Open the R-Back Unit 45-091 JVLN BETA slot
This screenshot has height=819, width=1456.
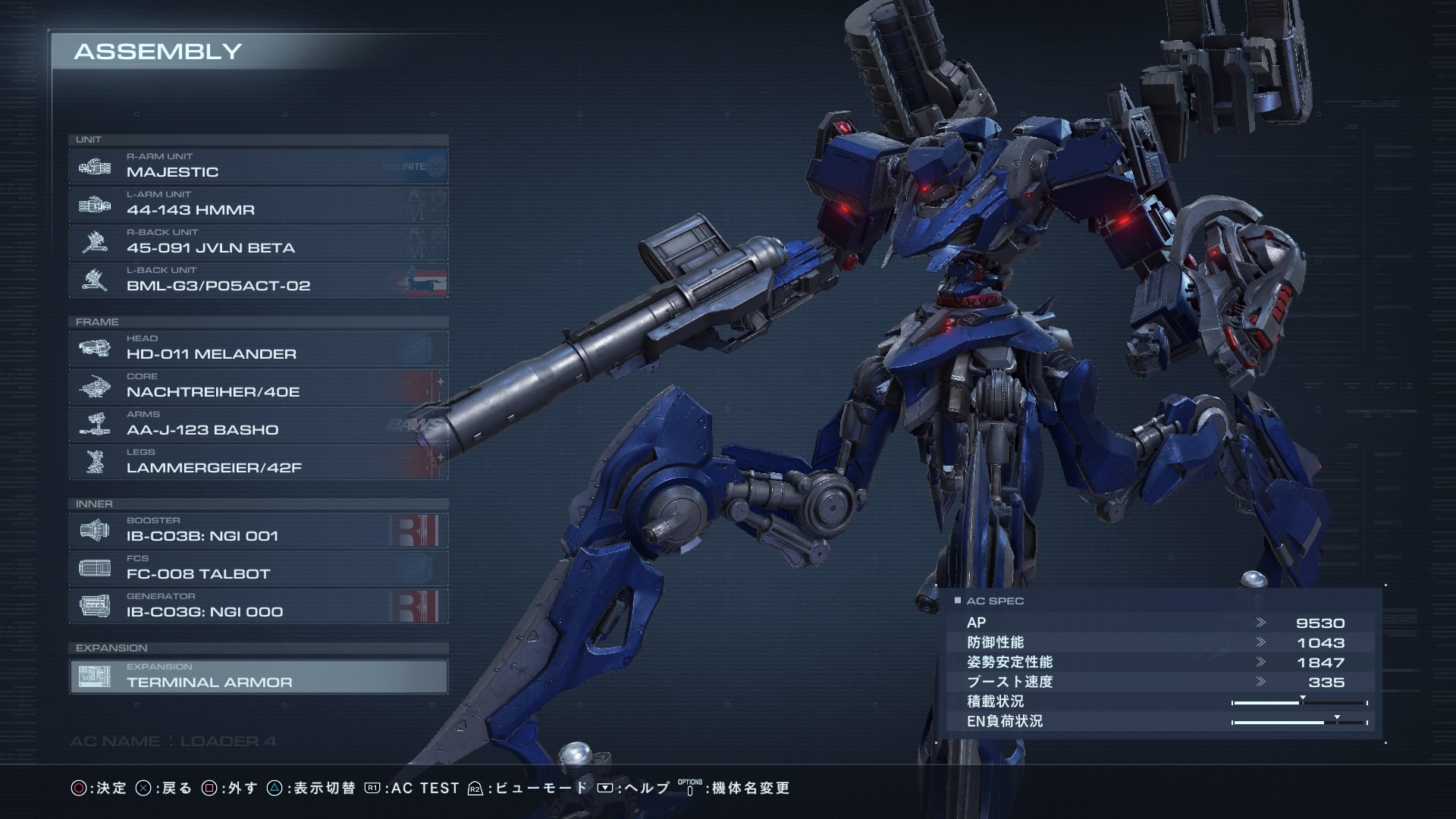coord(258,242)
